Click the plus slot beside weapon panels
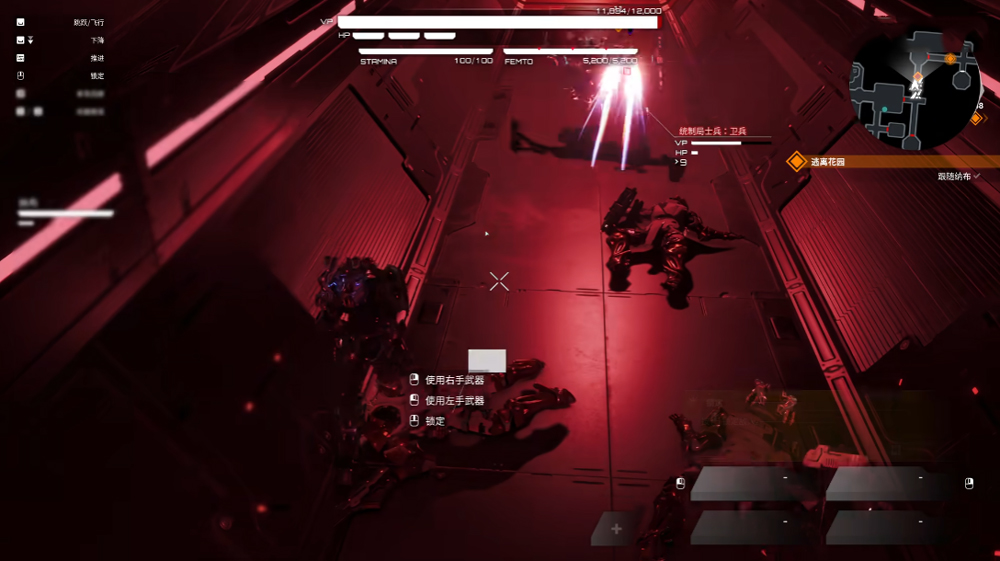The image size is (1000, 561). point(616,529)
